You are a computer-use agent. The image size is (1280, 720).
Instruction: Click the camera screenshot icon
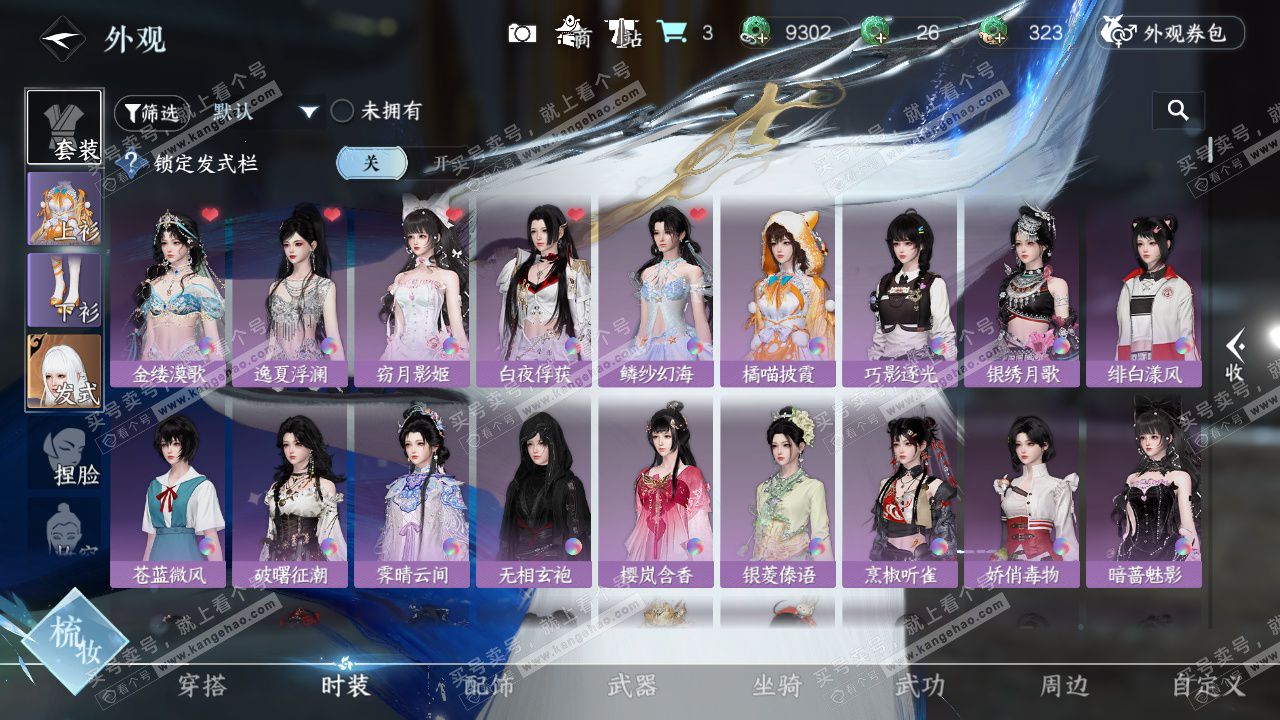click(x=521, y=33)
